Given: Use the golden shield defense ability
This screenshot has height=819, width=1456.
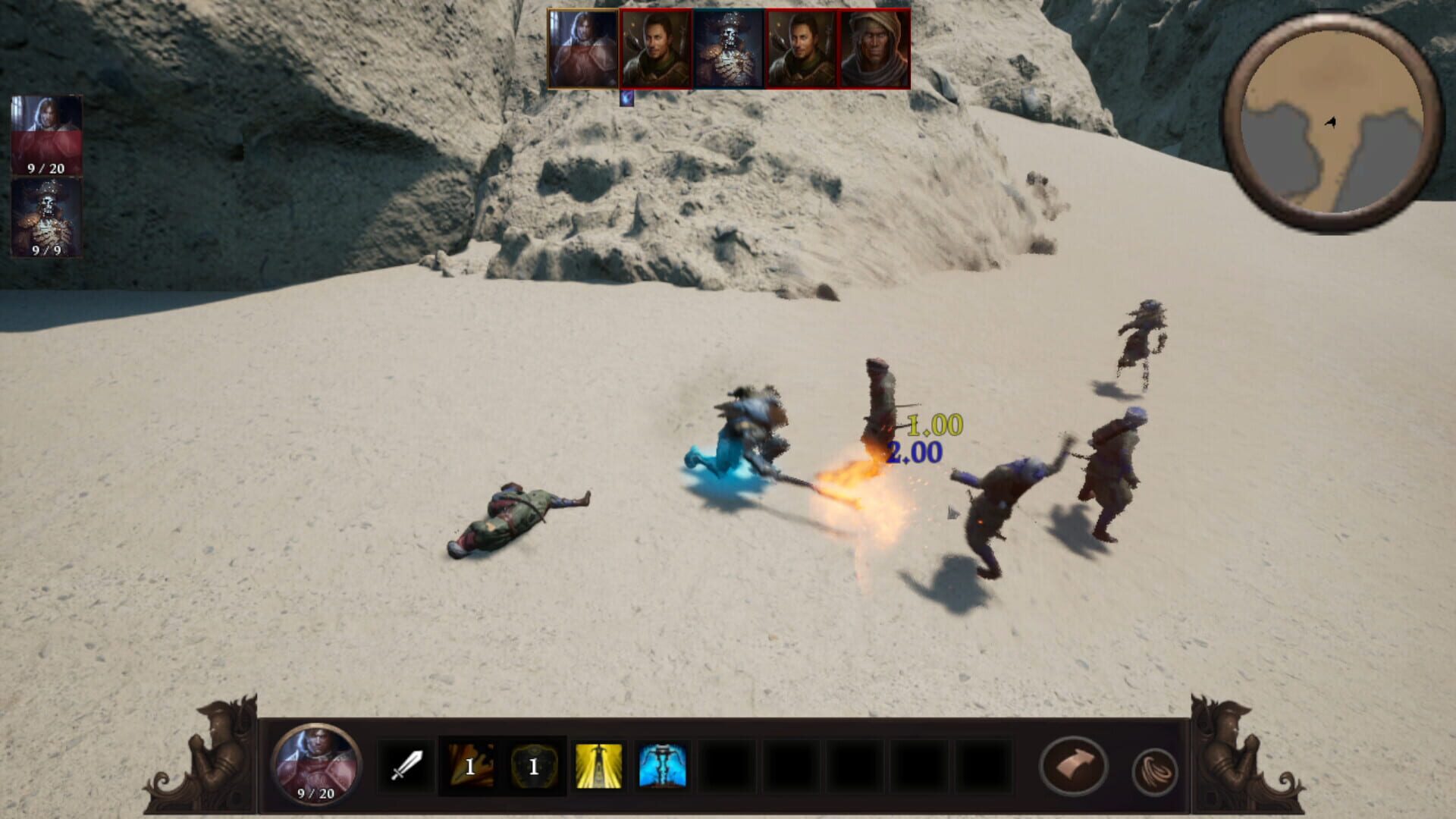Looking at the screenshot, I should (x=532, y=767).
